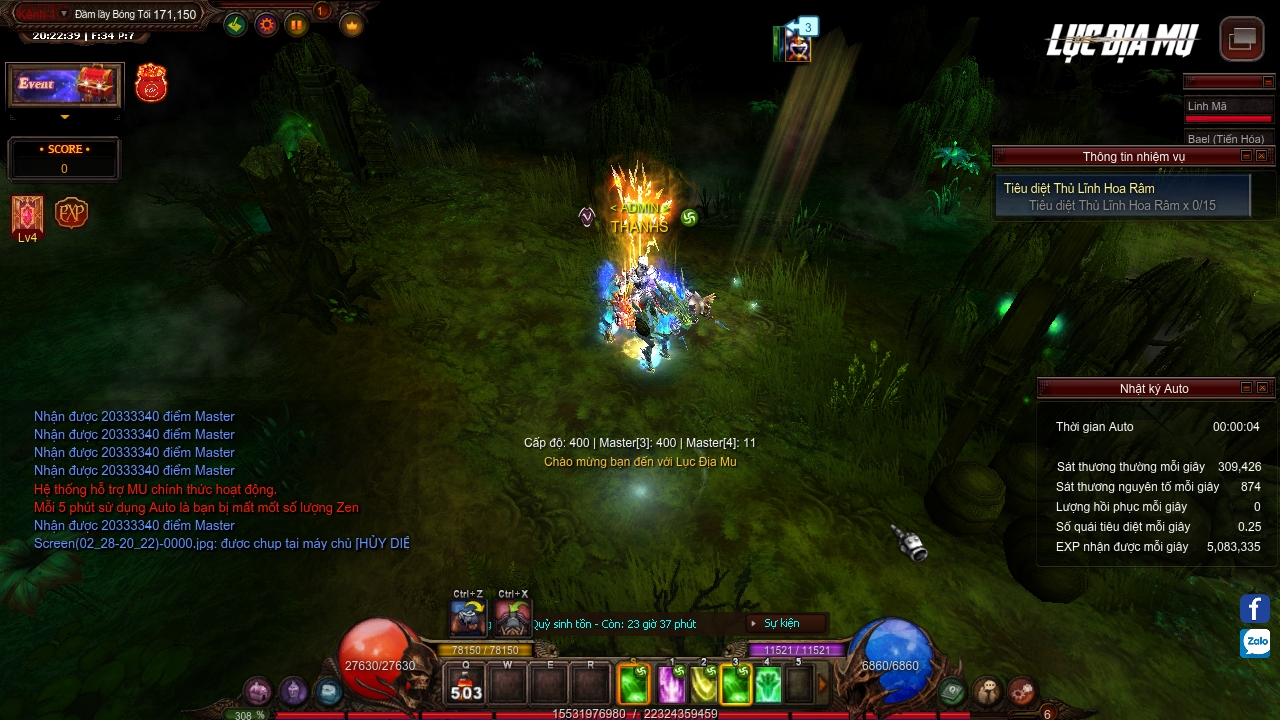The width and height of the screenshot is (1280, 720).
Task: Open the red lucky money bag
Action: 151,83
